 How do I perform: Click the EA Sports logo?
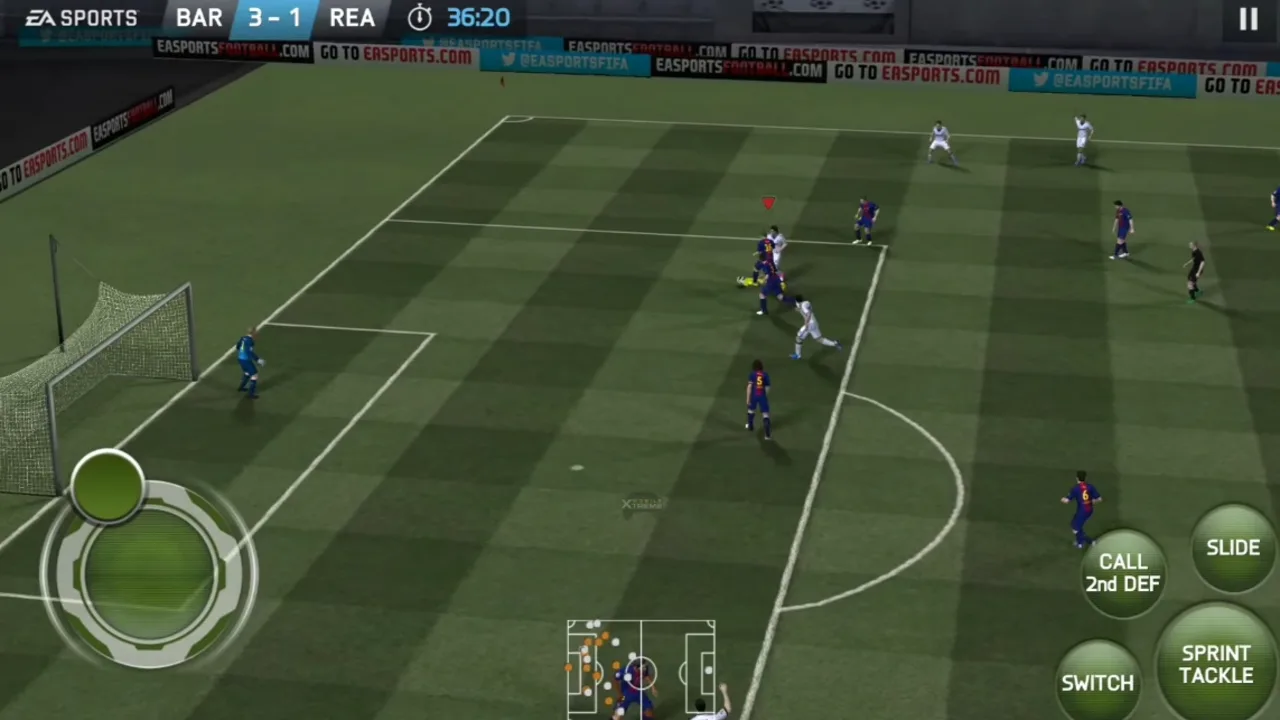(x=80, y=17)
